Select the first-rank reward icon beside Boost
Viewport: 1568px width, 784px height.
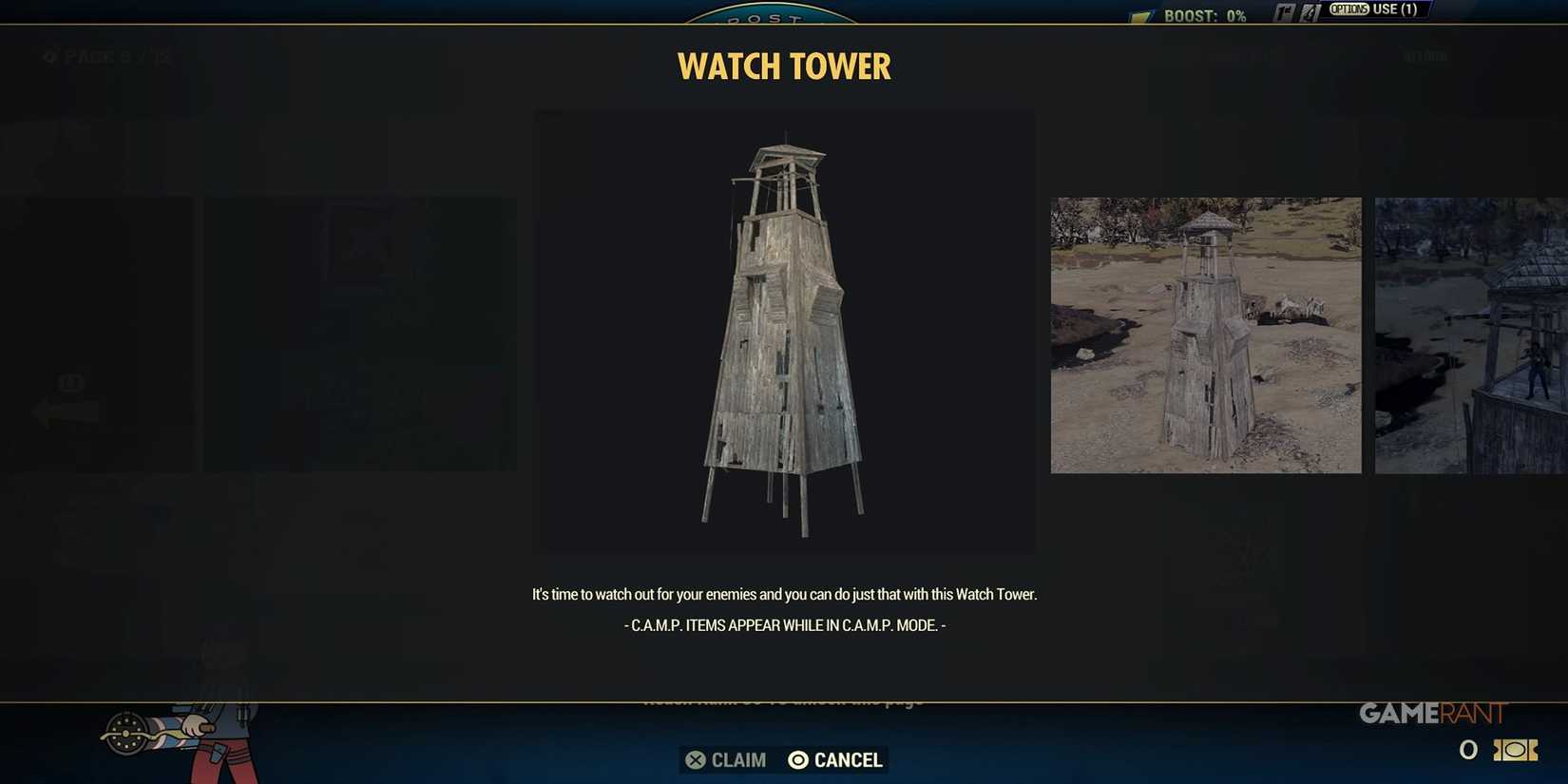[x=1285, y=10]
